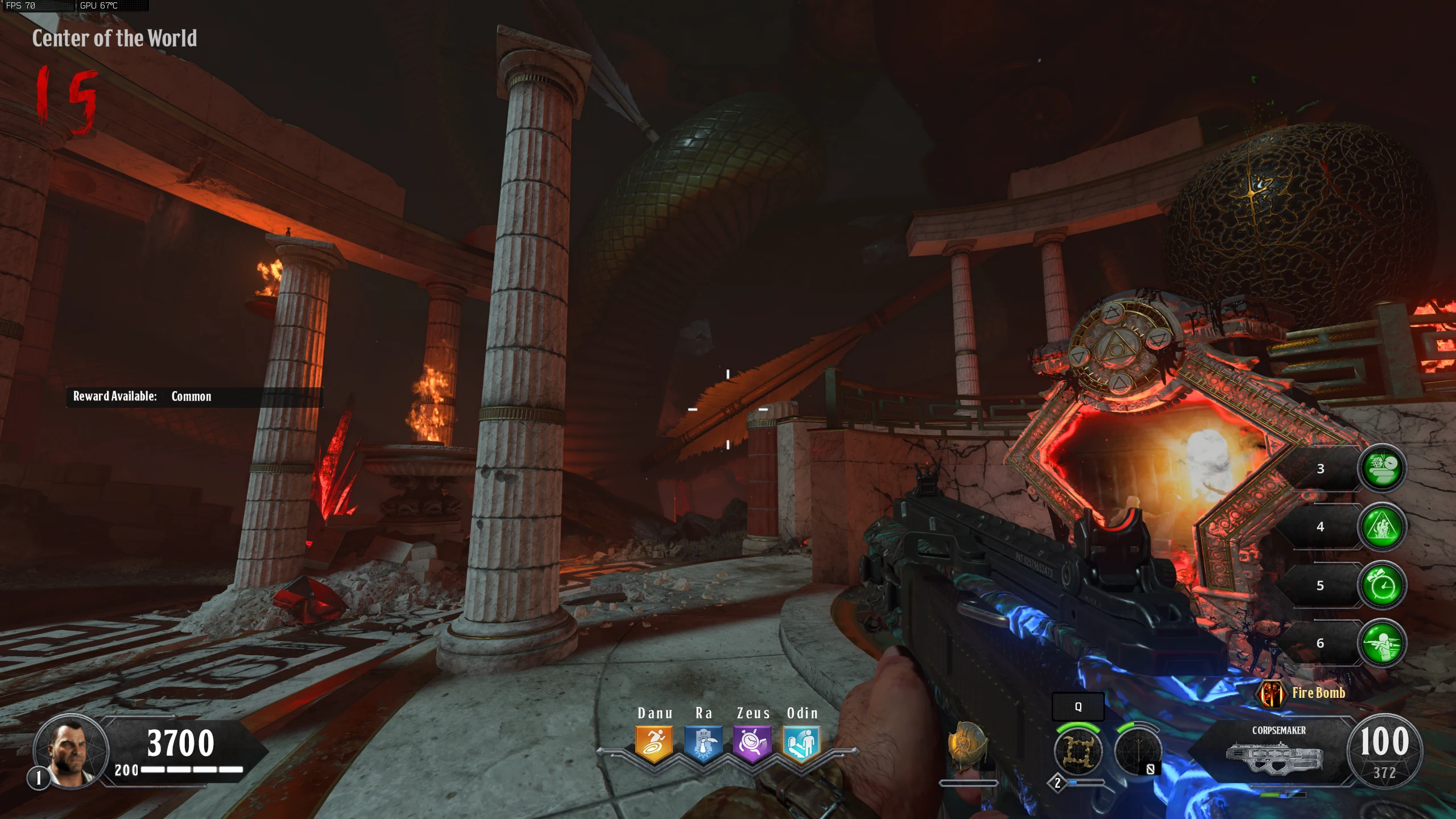Activate the rifleman elixir in slot 6
Image resolution: width=1456 pixels, height=819 pixels.
click(x=1382, y=643)
